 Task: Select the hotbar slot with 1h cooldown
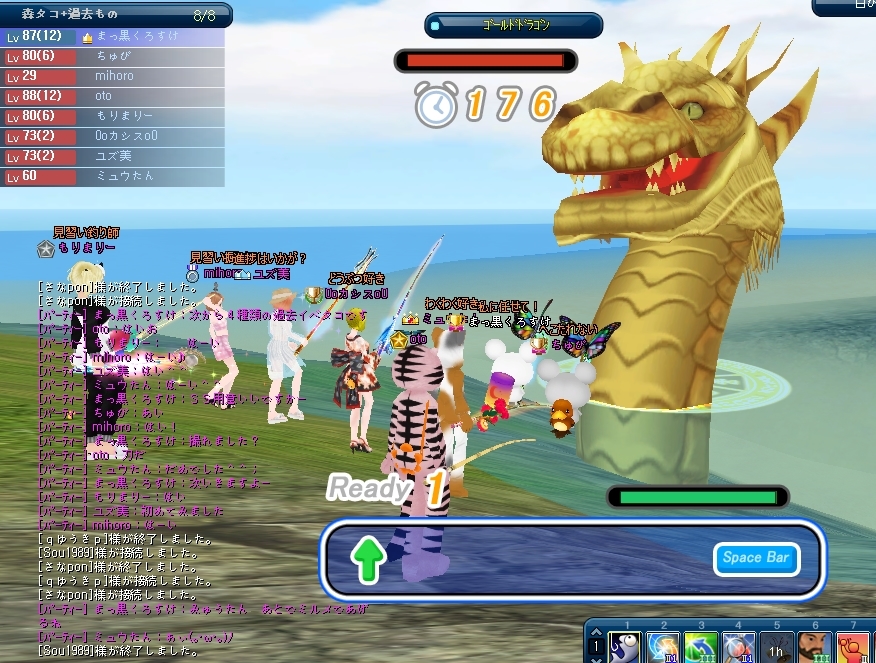click(777, 647)
